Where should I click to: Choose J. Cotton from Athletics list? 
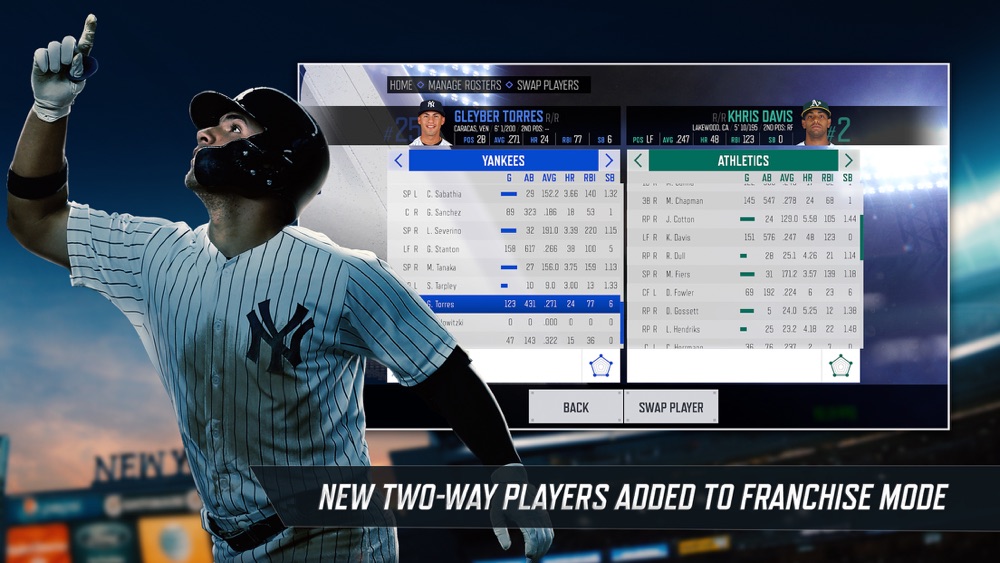[744, 219]
